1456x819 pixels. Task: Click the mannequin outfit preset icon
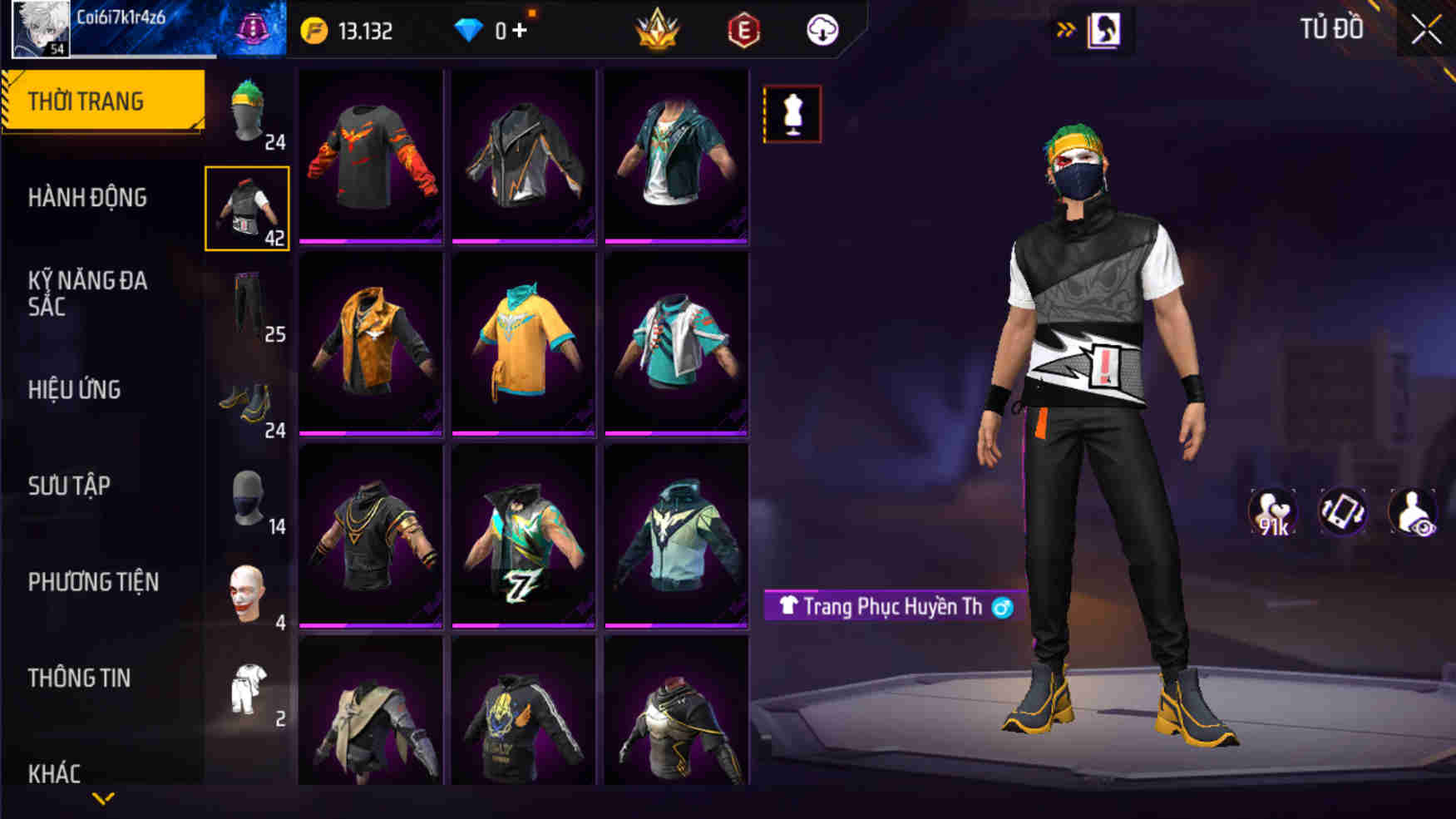click(792, 114)
